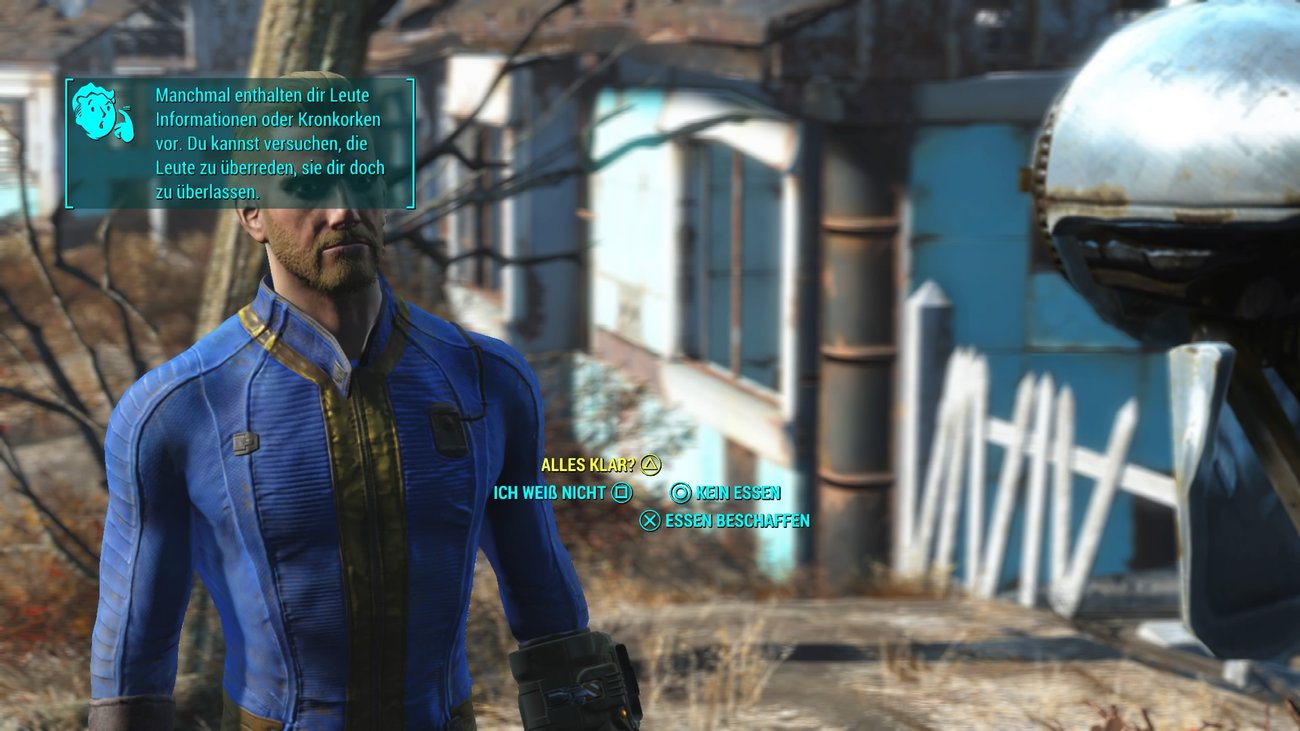The image size is (1300, 731).
Task: Click the X button icon beside ESSEN BESCHAFFEN
Action: 652,519
